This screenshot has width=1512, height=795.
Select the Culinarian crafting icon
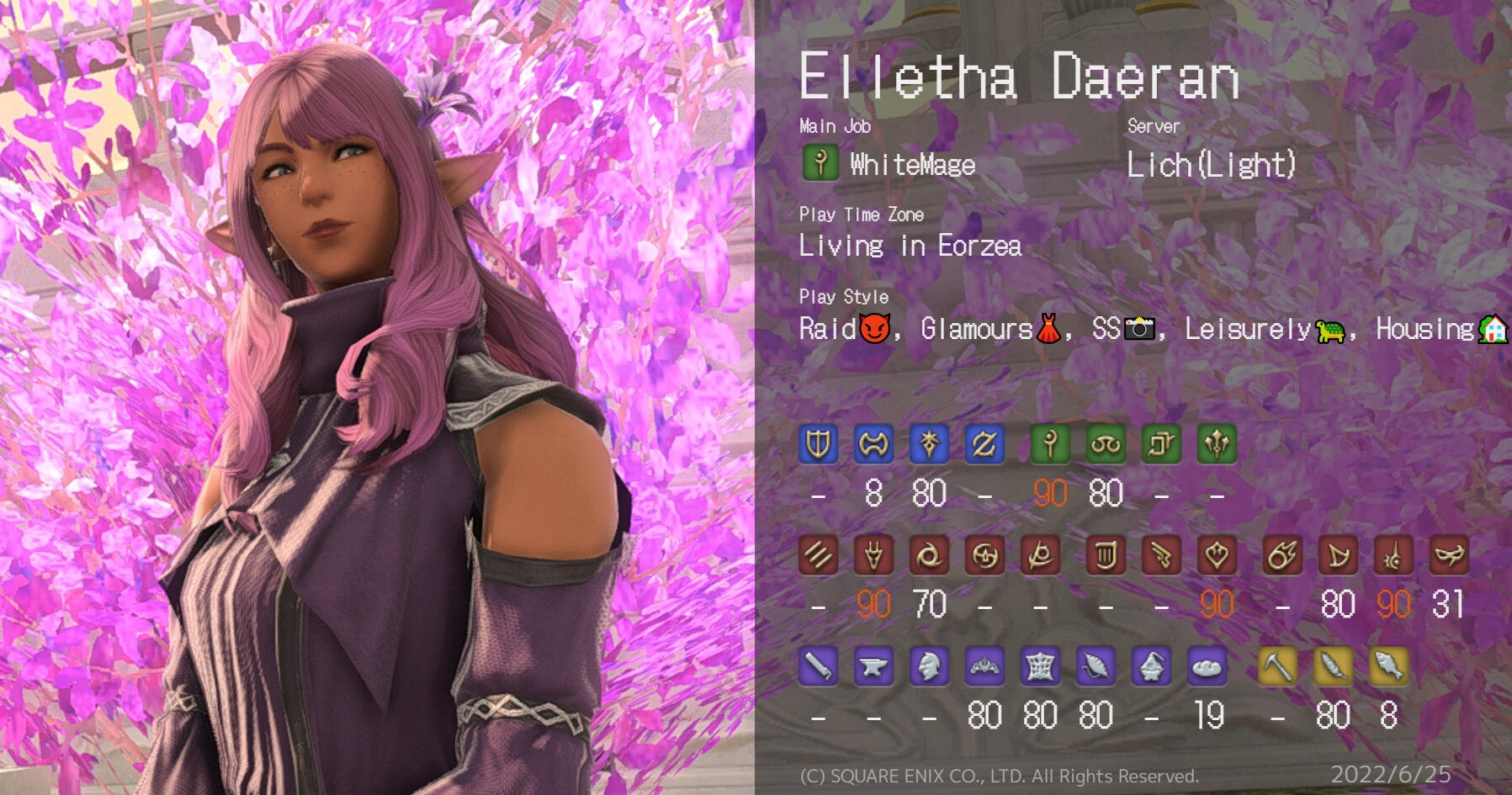1207,667
